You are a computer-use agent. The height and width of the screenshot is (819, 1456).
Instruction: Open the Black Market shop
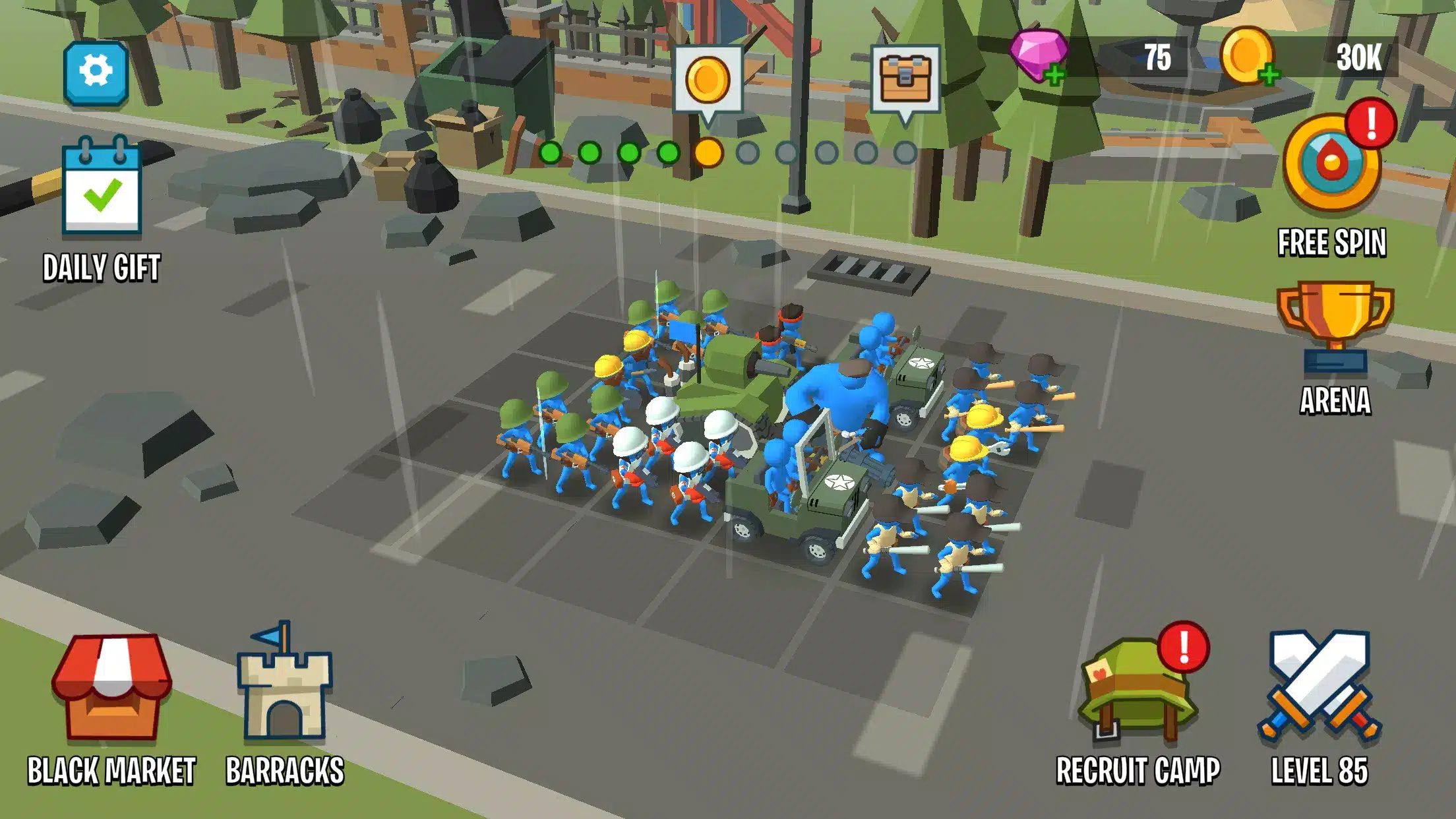(111, 689)
